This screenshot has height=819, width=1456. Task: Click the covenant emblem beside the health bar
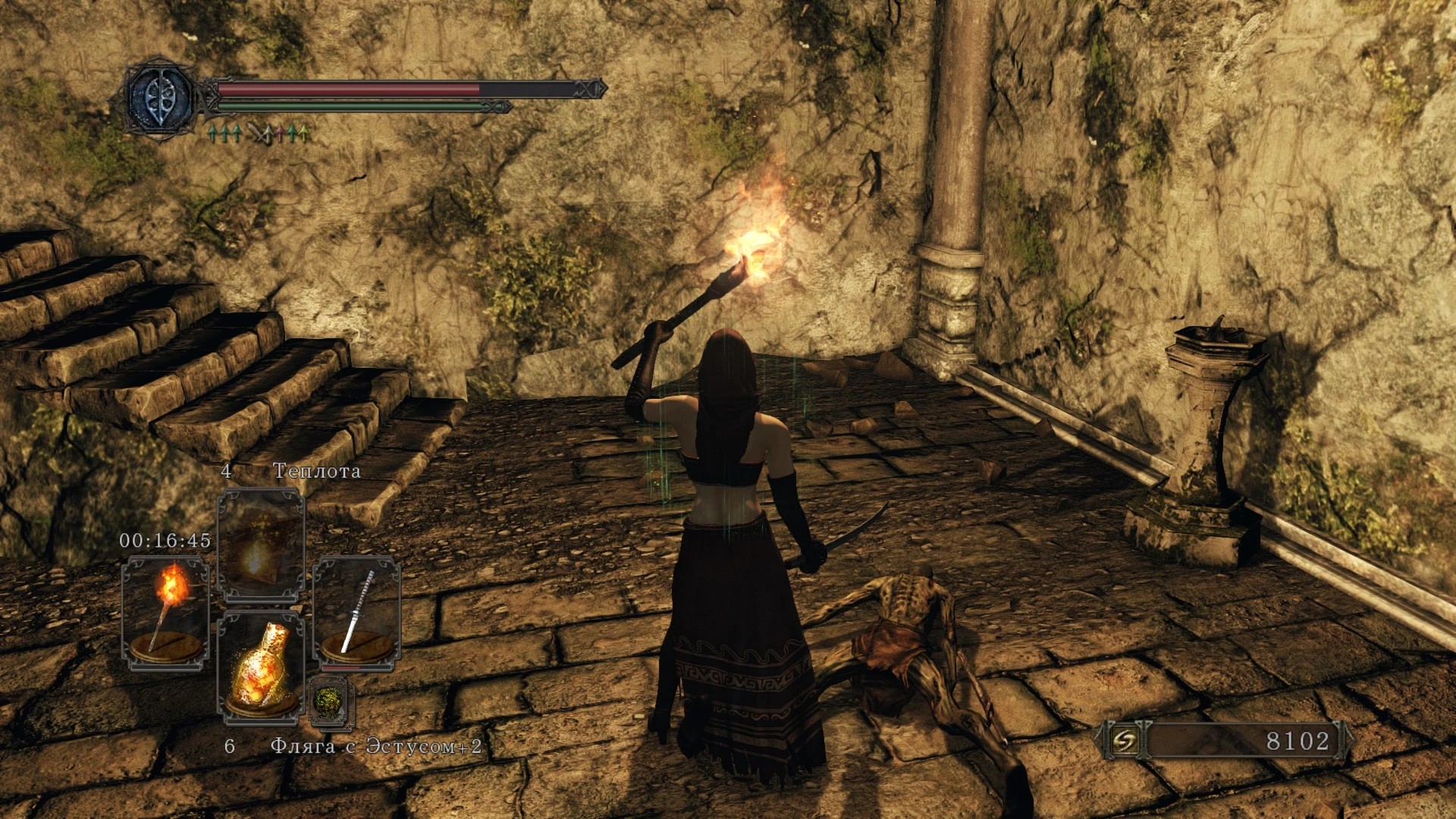click(x=161, y=99)
